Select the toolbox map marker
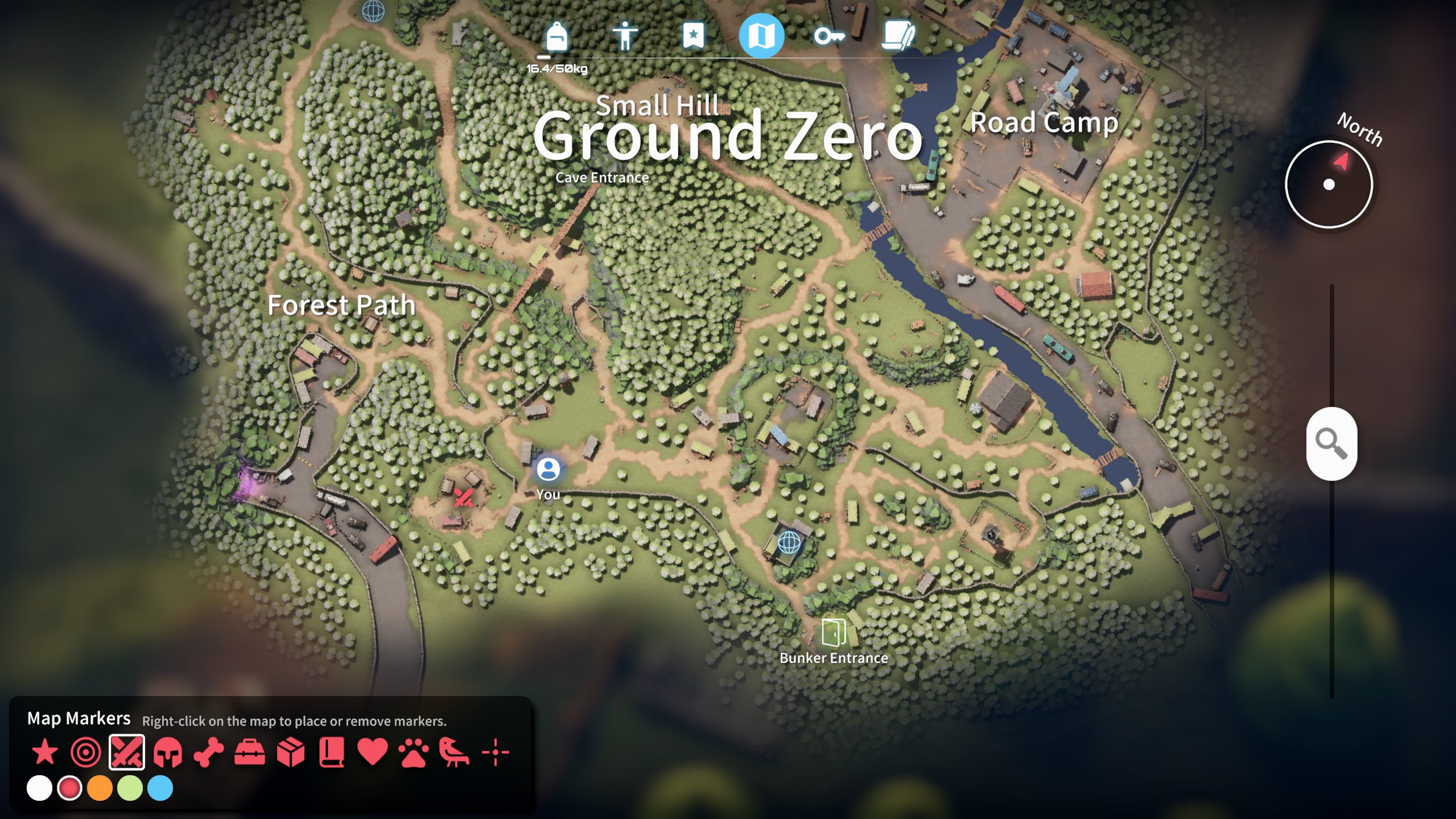Screen dimensions: 1456x819 [250, 752]
